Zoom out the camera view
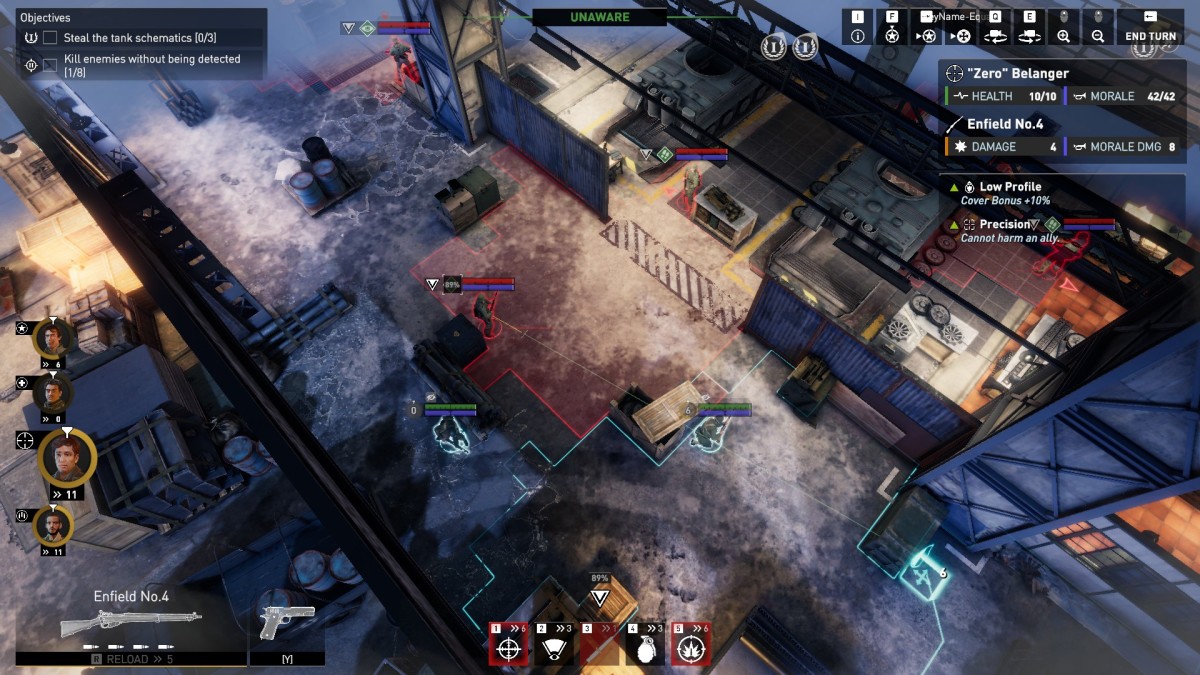Image resolution: width=1200 pixels, height=675 pixels. point(1098,36)
